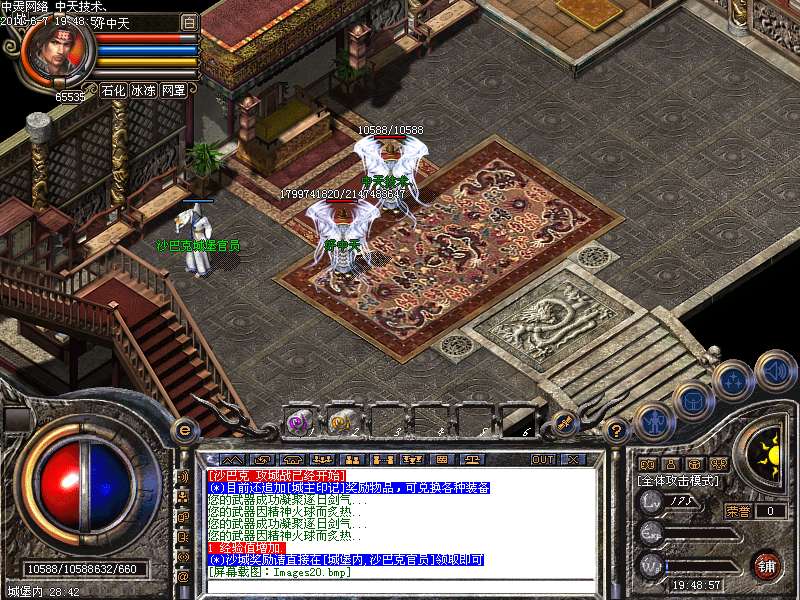Viewport: 800px width, 600px height.
Task: Open the skills four-star round button
Action: [x=733, y=380]
